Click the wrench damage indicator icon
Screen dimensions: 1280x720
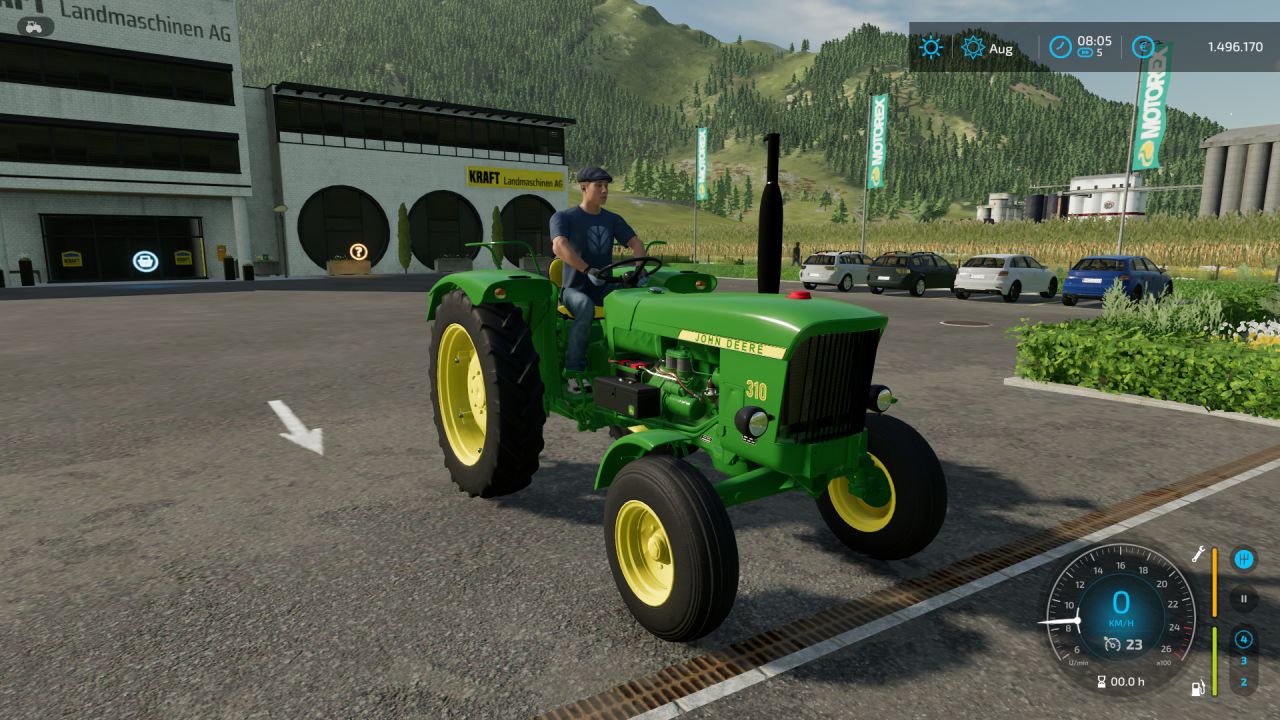tap(1197, 555)
